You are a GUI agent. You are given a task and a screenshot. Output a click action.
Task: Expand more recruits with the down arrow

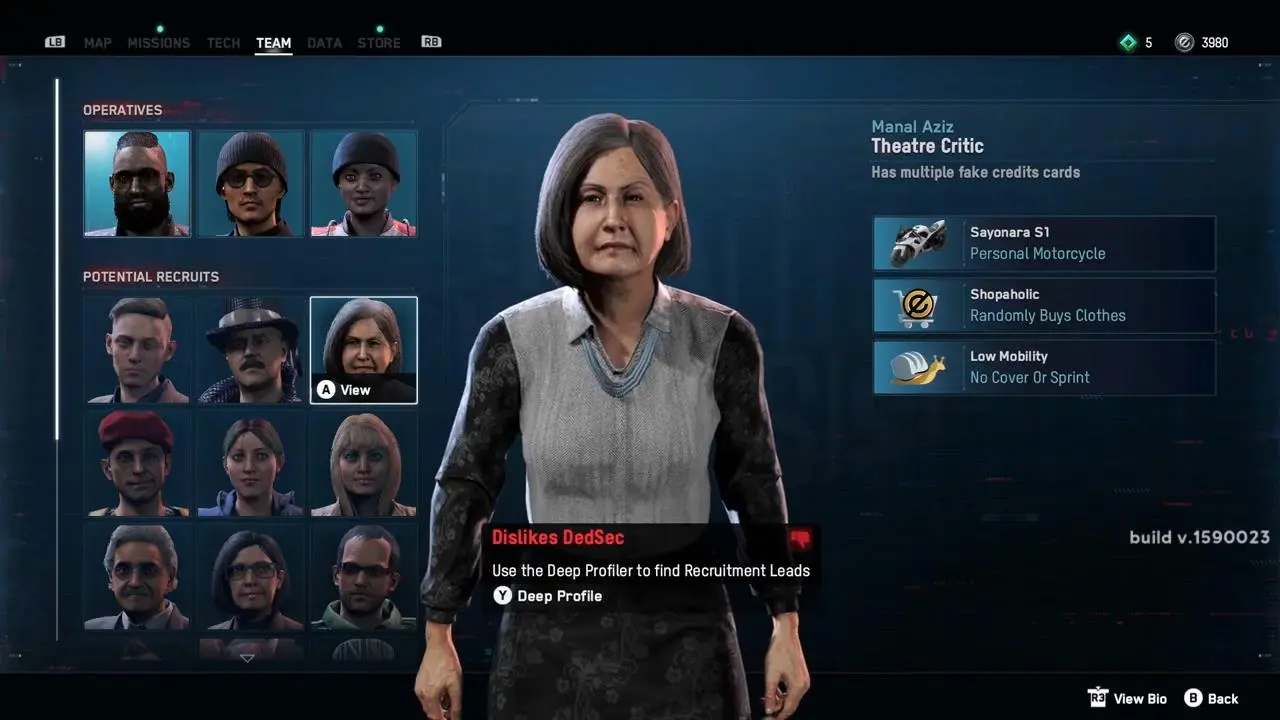(246, 657)
